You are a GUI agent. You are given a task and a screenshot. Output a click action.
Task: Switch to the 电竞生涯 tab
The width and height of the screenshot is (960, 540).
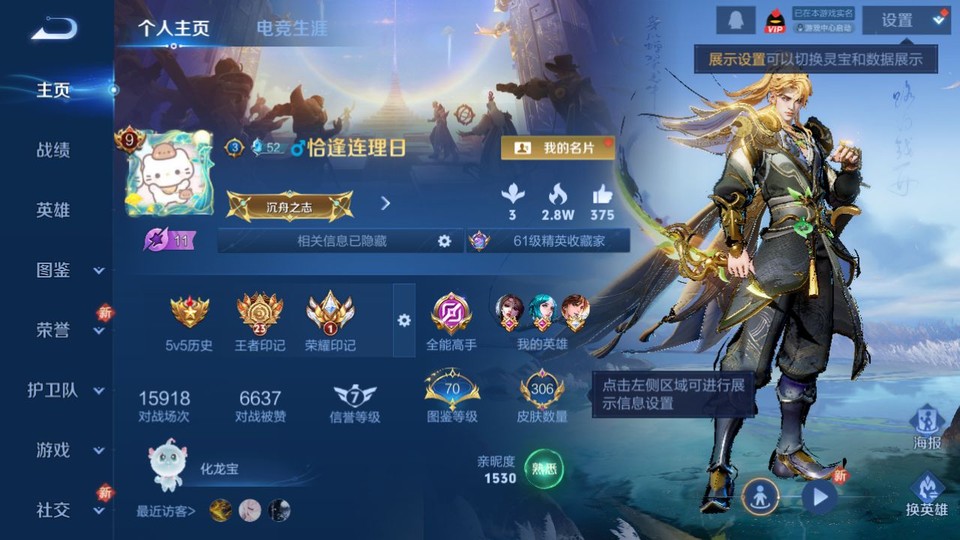(x=291, y=28)
